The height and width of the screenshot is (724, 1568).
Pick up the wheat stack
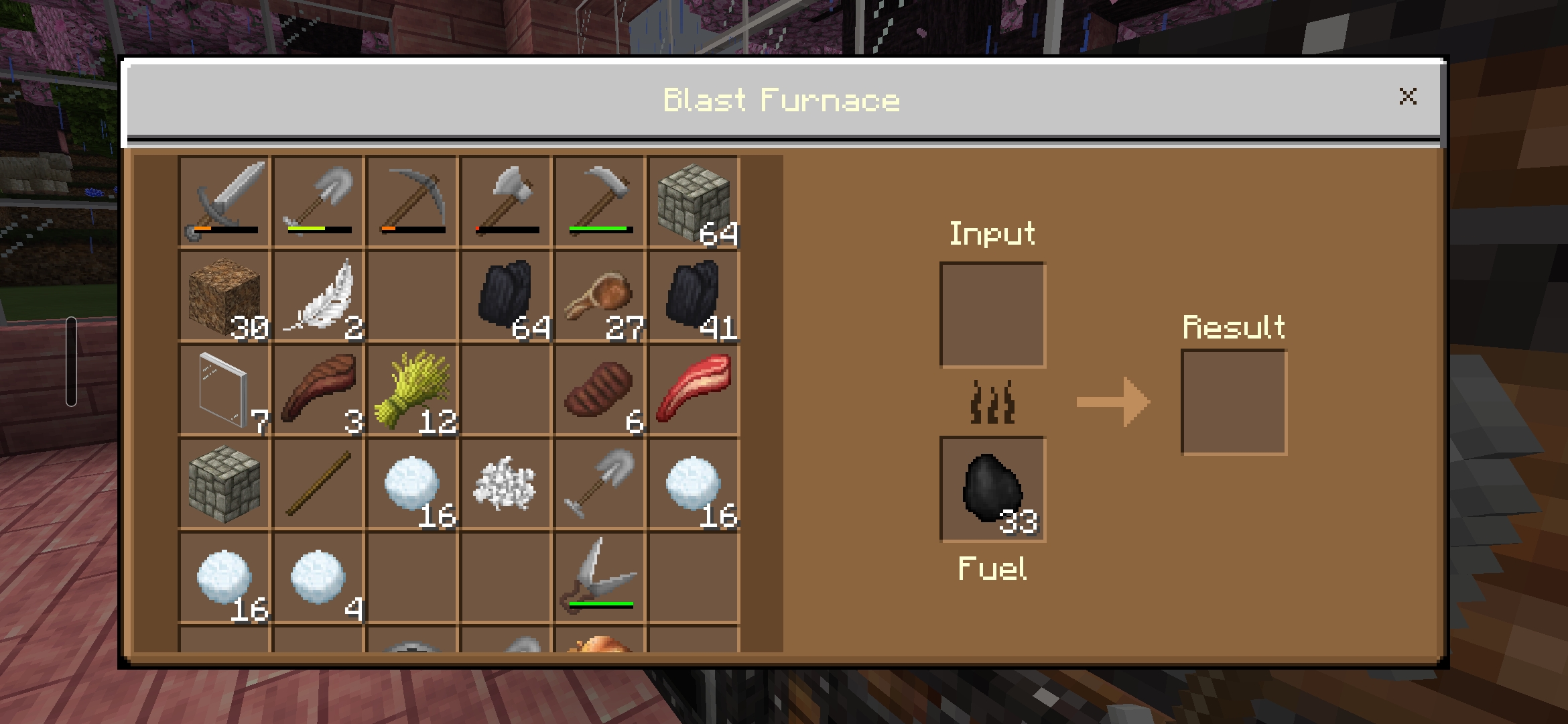412,389
